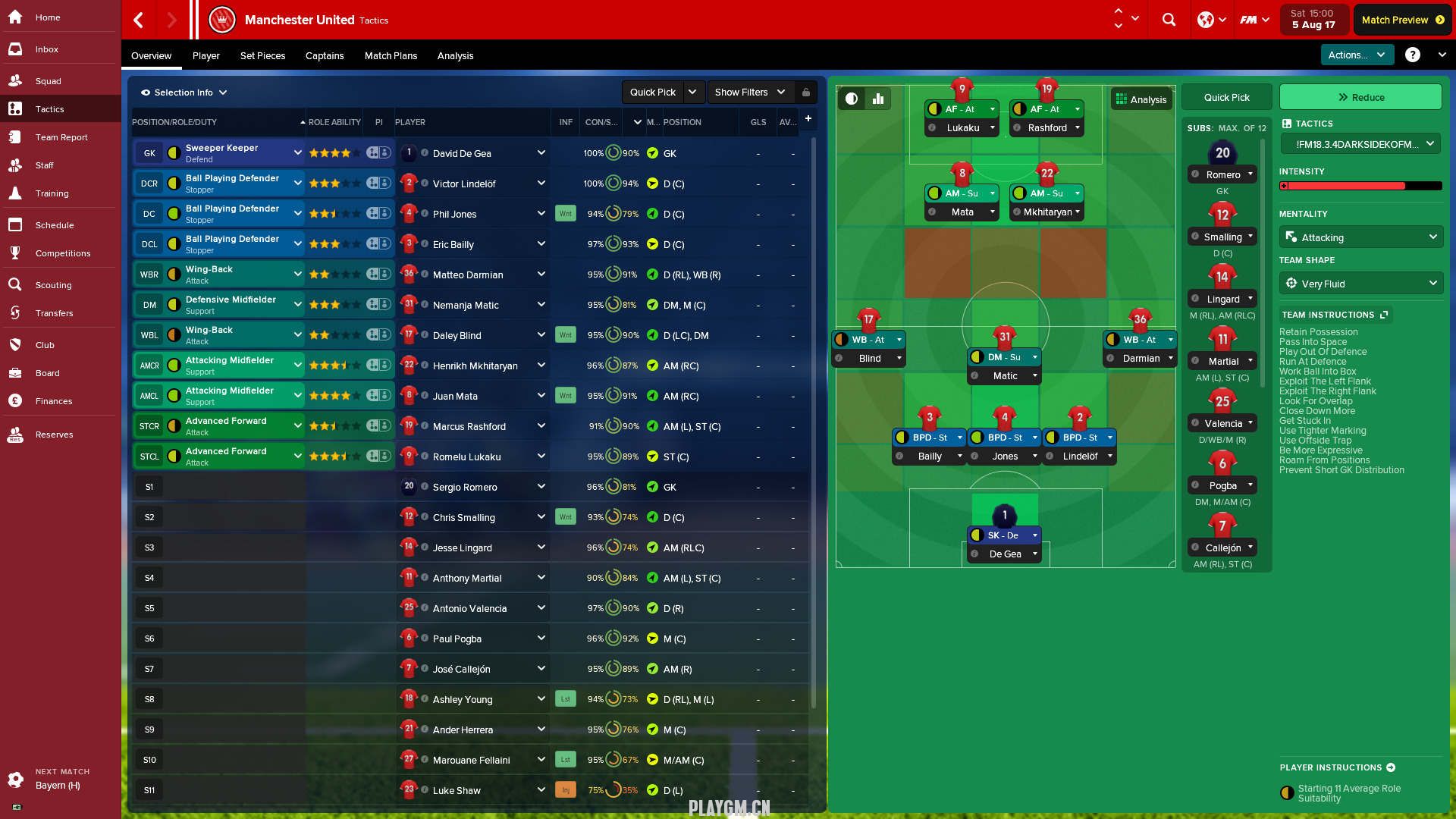1456x819 pixels.
Task: Click the search magnifier icon
Action: point(1169,20)
